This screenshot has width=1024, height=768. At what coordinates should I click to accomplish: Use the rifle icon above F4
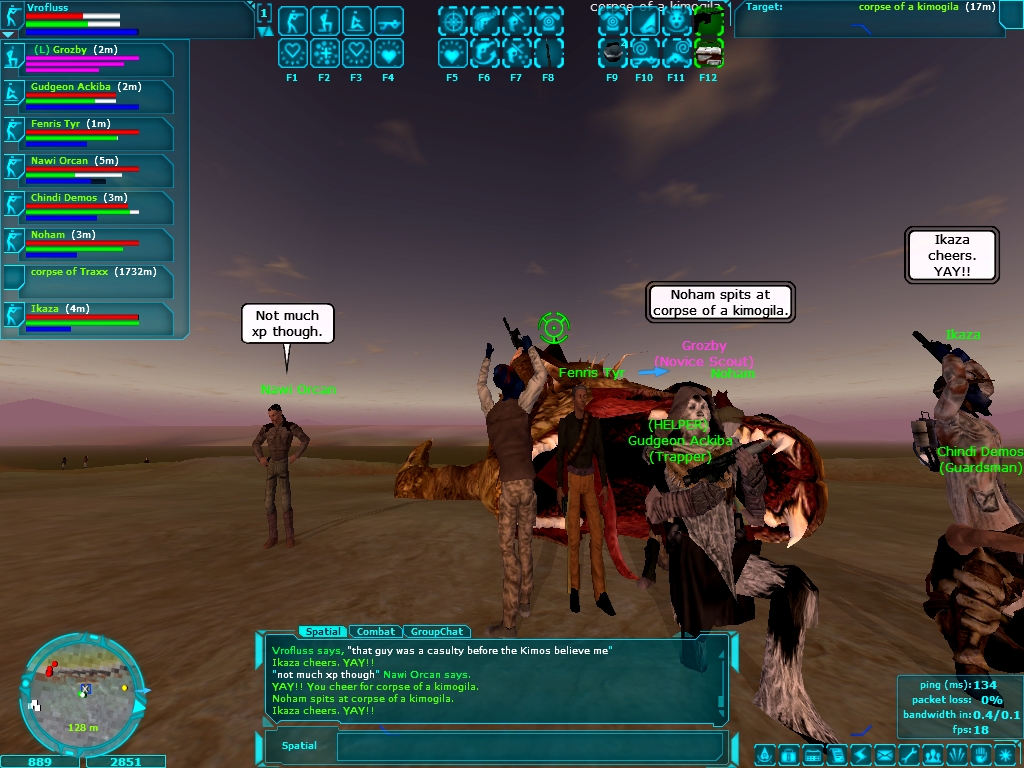pos(388,21)
